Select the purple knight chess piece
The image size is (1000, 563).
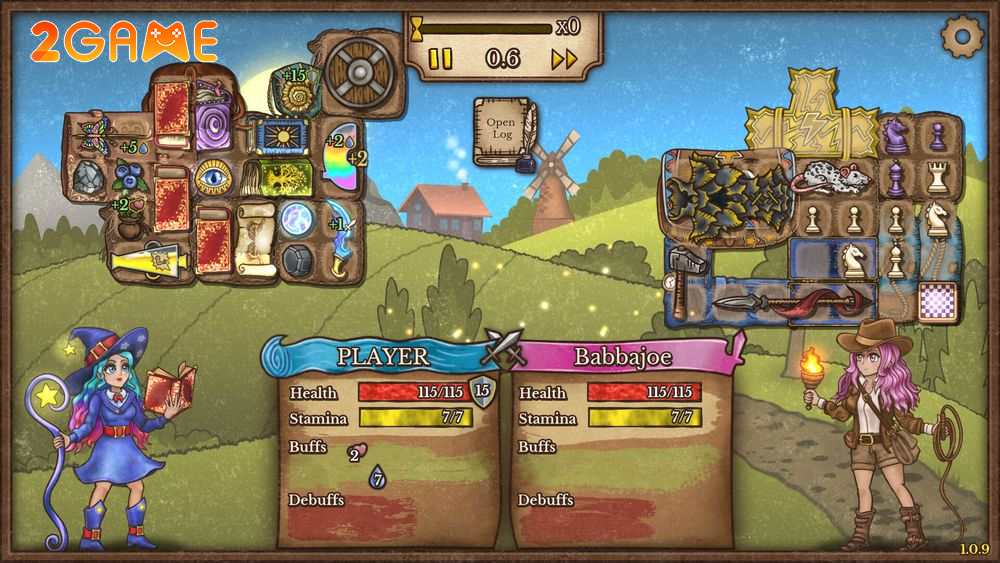pyautogui.click(x=896, y=135)
